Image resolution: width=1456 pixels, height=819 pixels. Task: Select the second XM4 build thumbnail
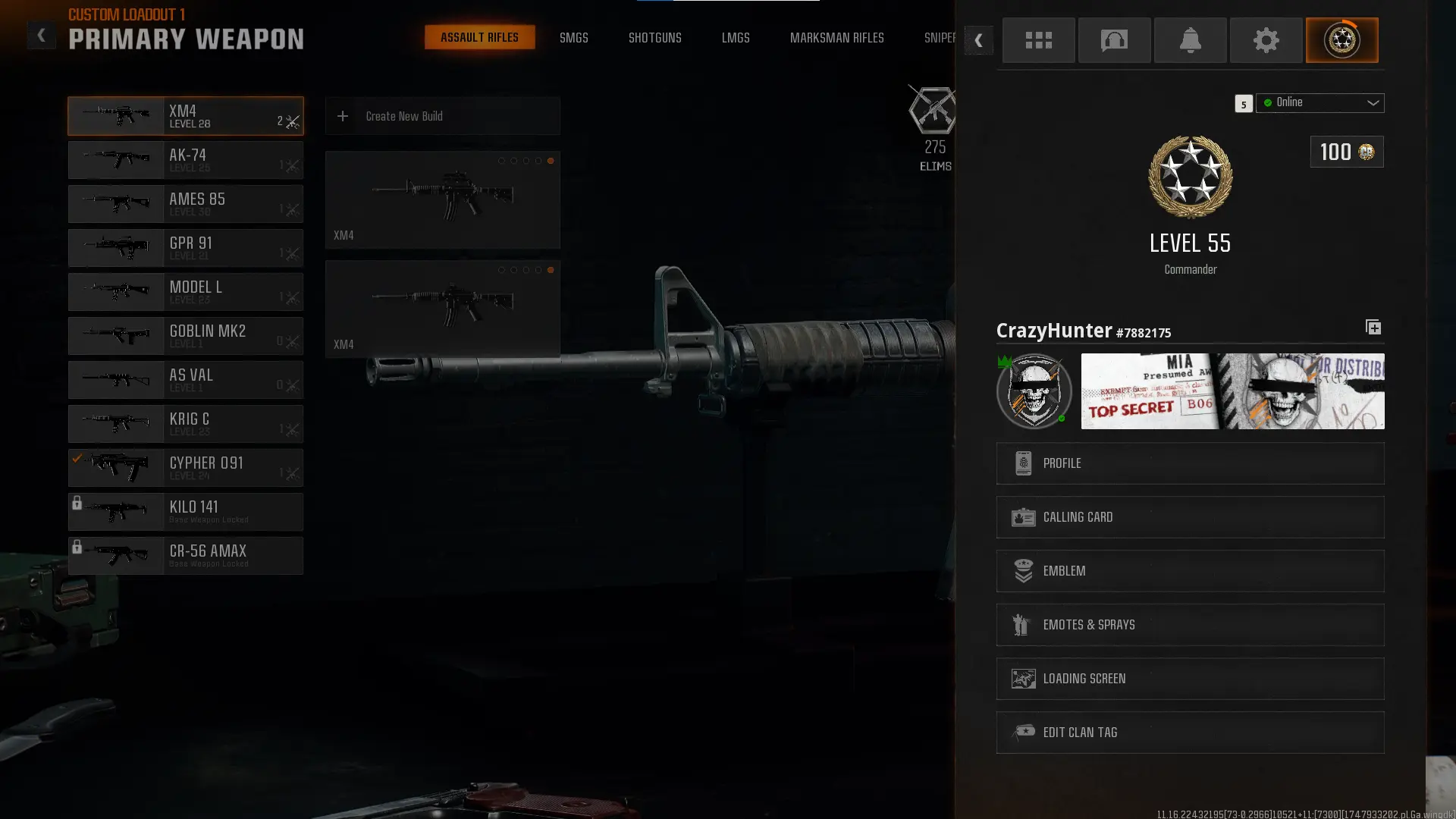coord(442,308)
